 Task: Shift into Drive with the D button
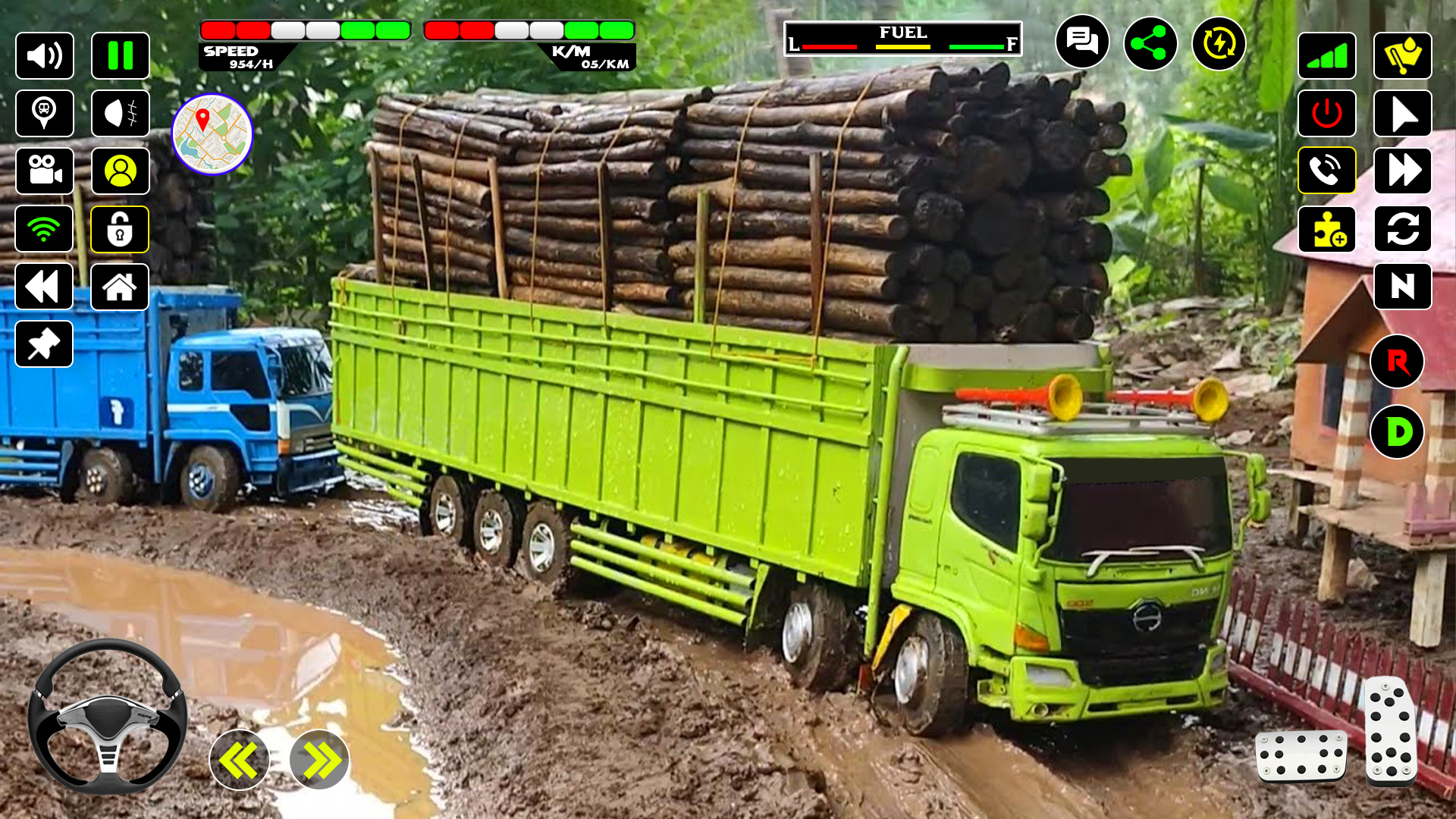coord(1396,432)
